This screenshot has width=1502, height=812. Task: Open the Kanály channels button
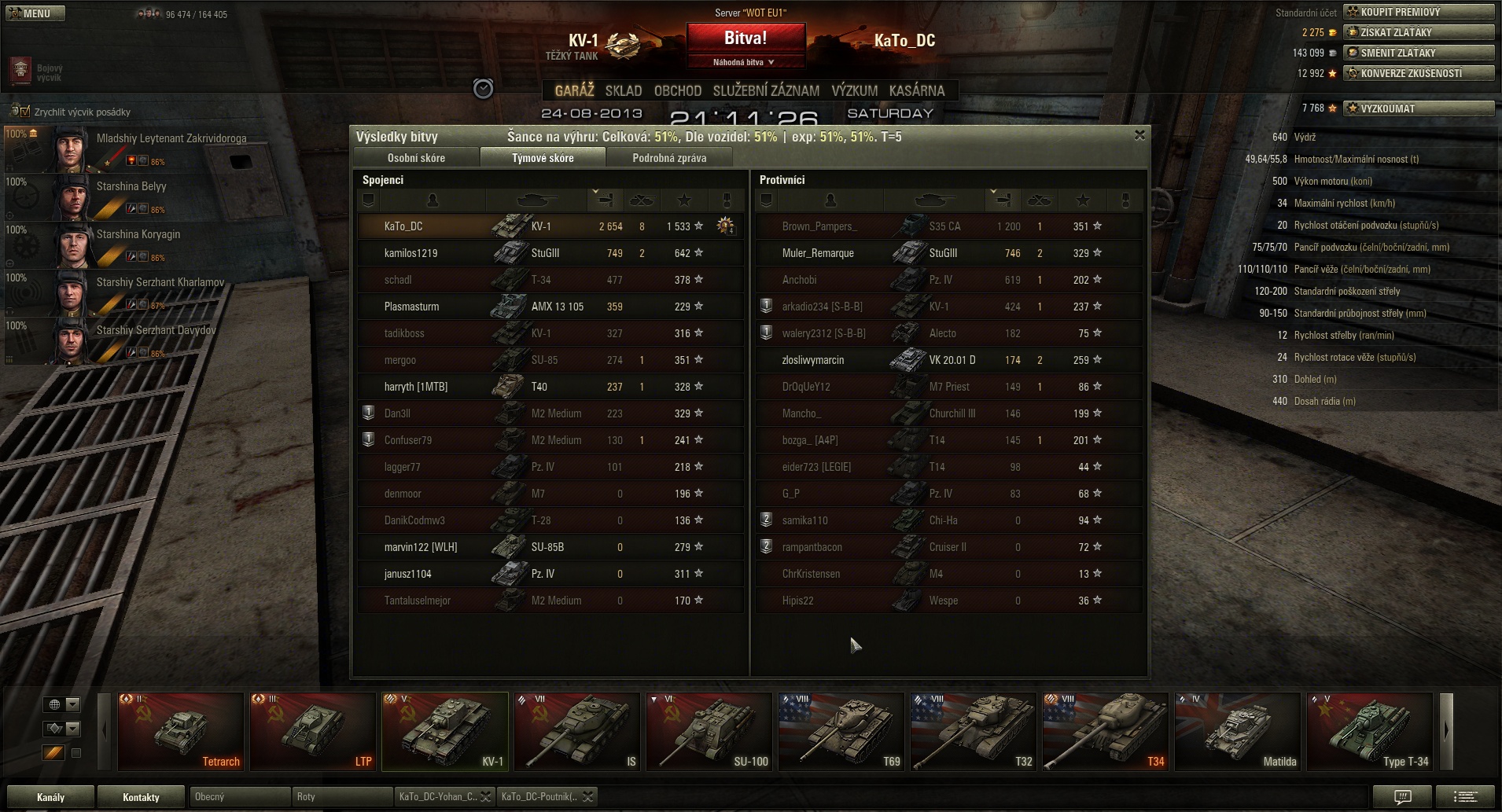coord(50,797)
